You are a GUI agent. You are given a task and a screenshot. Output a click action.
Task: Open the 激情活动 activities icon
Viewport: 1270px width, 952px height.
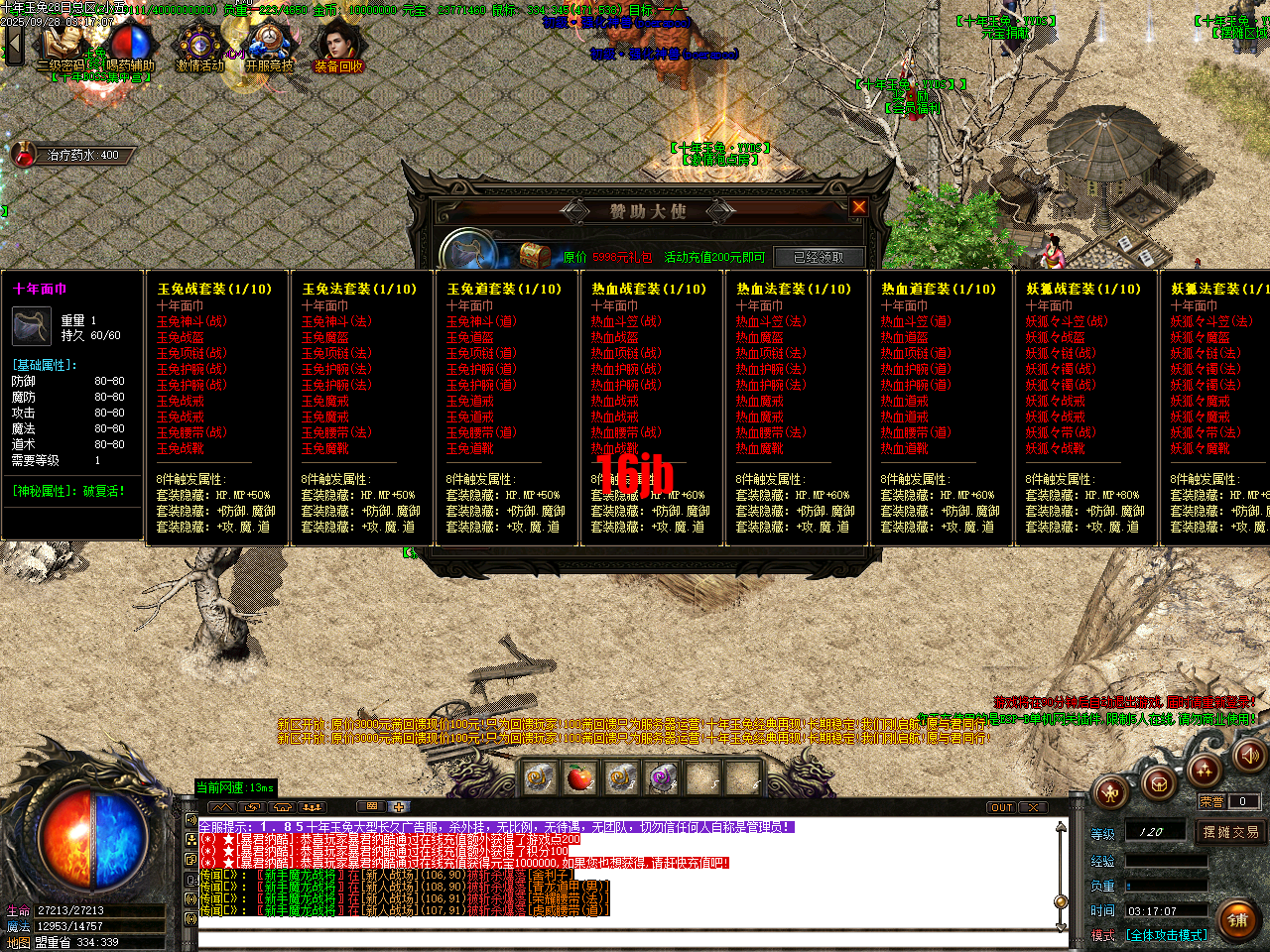pos(198,45)
